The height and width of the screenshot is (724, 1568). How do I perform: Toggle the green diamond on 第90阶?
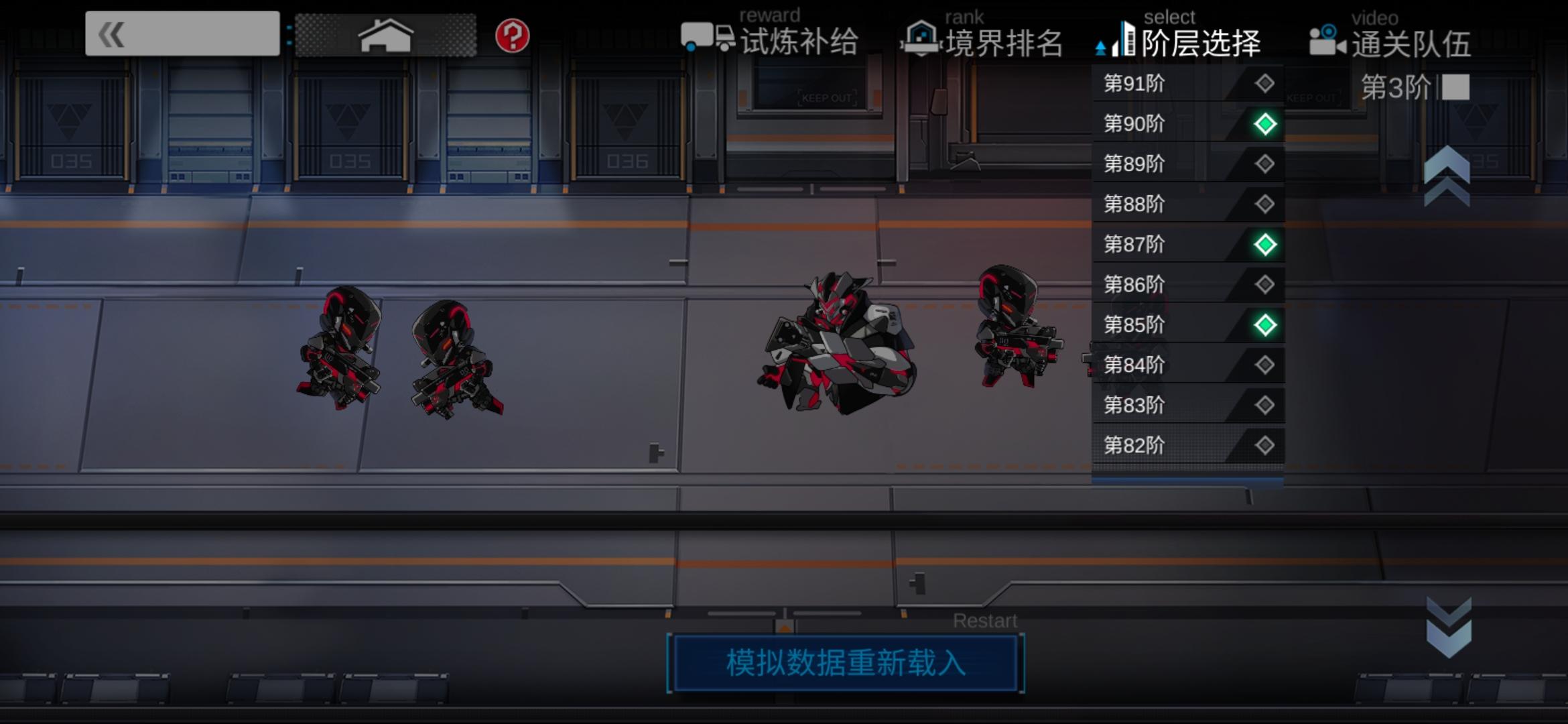click(1264, 124)
